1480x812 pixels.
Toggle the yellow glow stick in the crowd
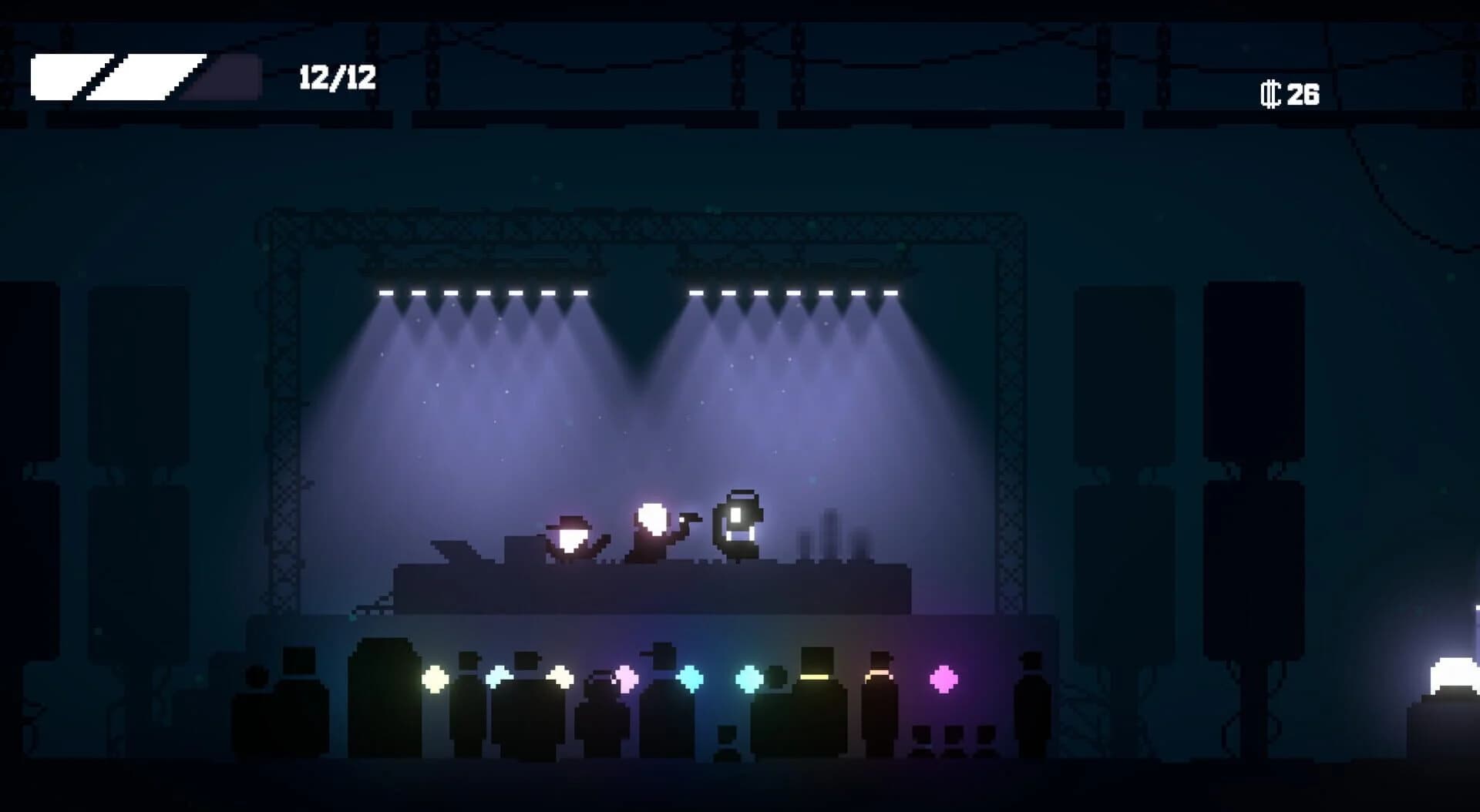[433, 679]
